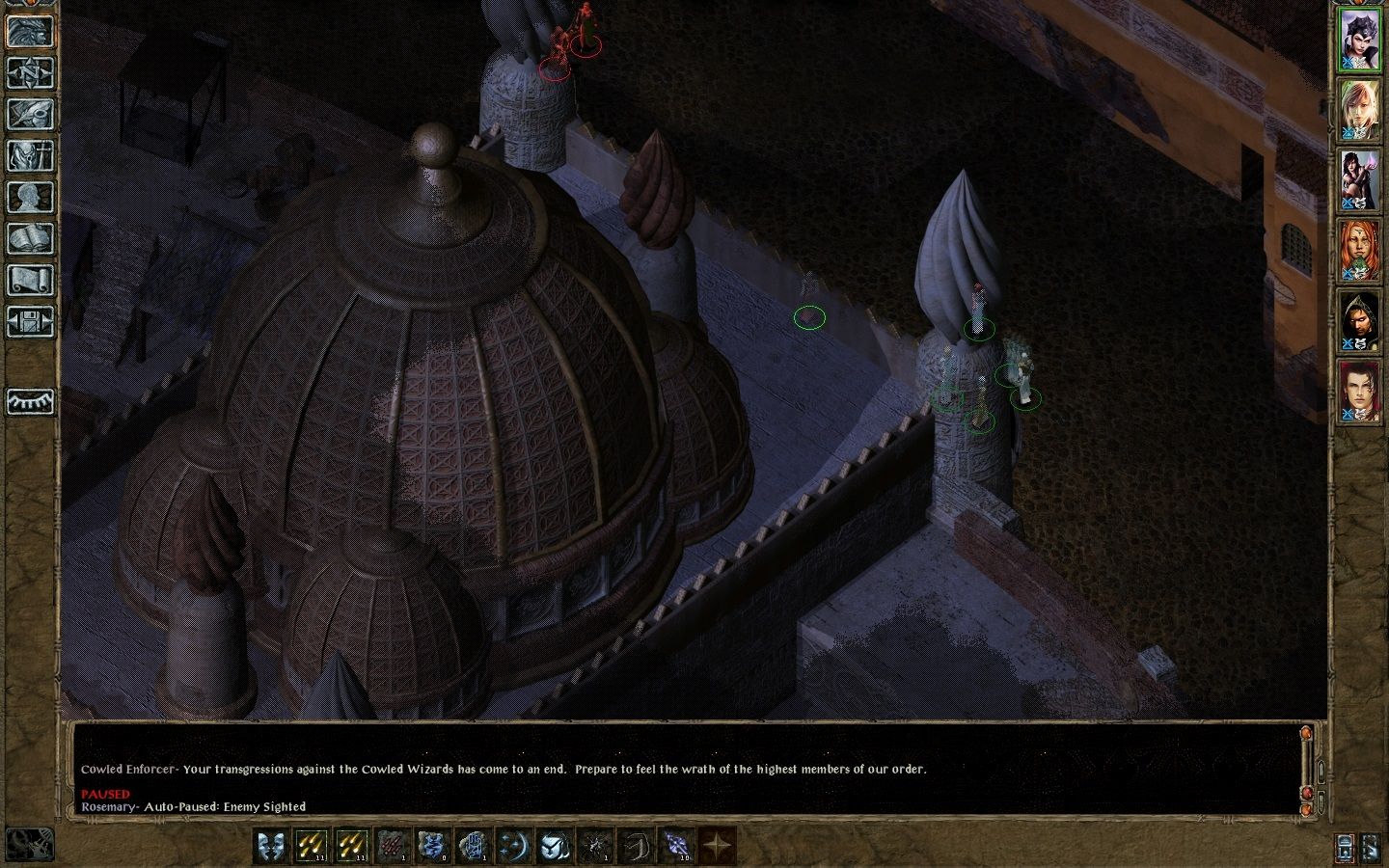Select the blonde-haired character portrait
Image resolution: width=1389 pixels, height=868 pixels.
point(1359,110)
